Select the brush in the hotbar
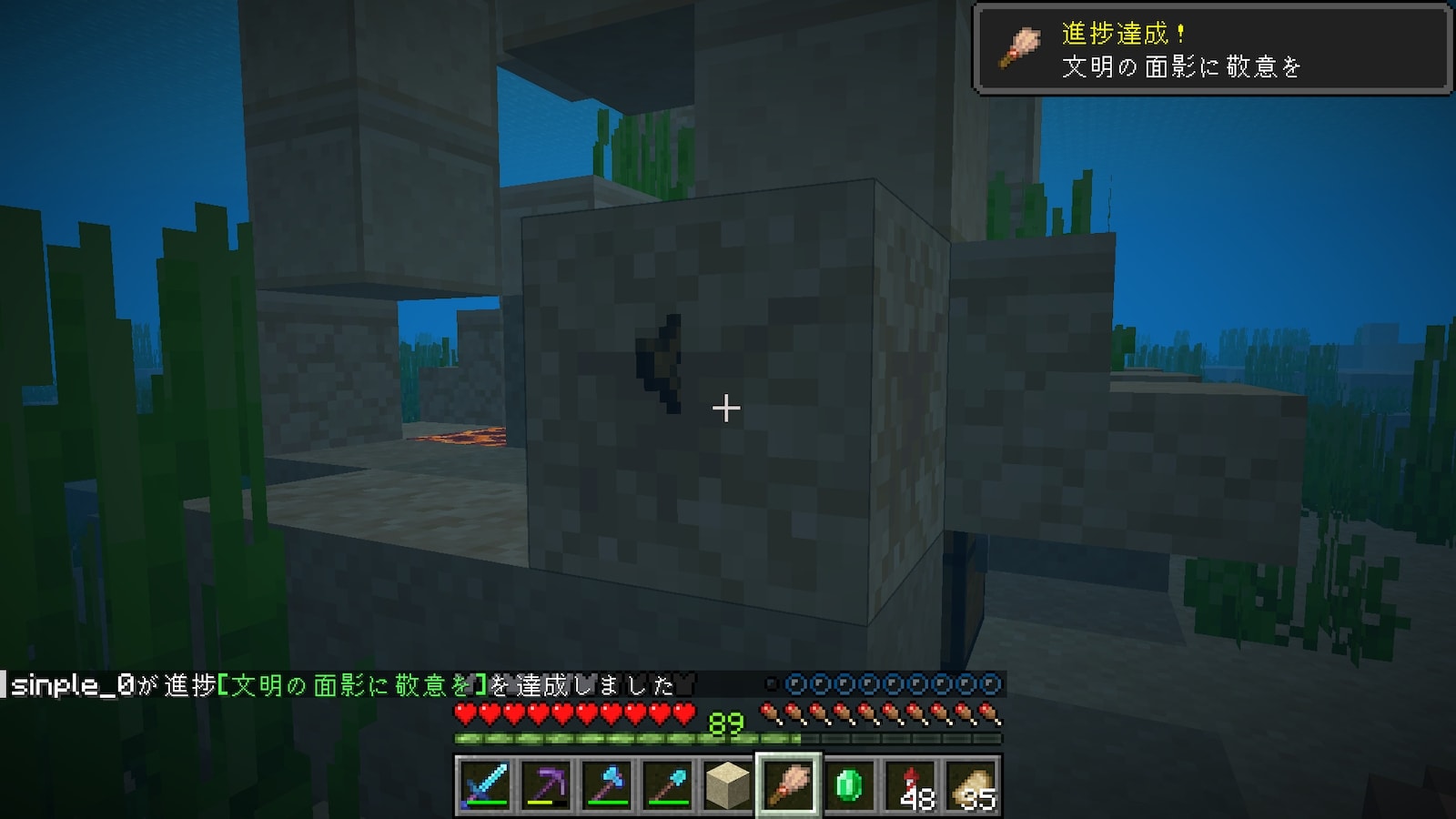Viewport: 1456px width, 819px height. (x=788, y=784)
